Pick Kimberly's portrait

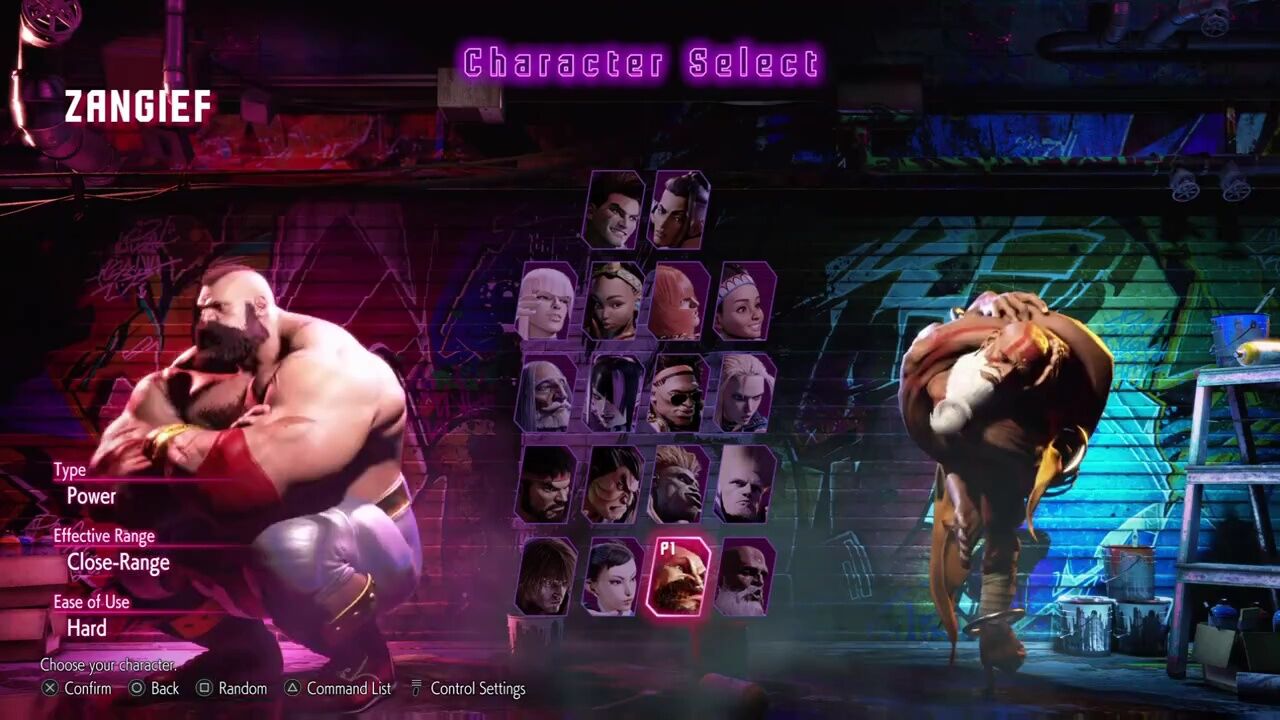611,300
